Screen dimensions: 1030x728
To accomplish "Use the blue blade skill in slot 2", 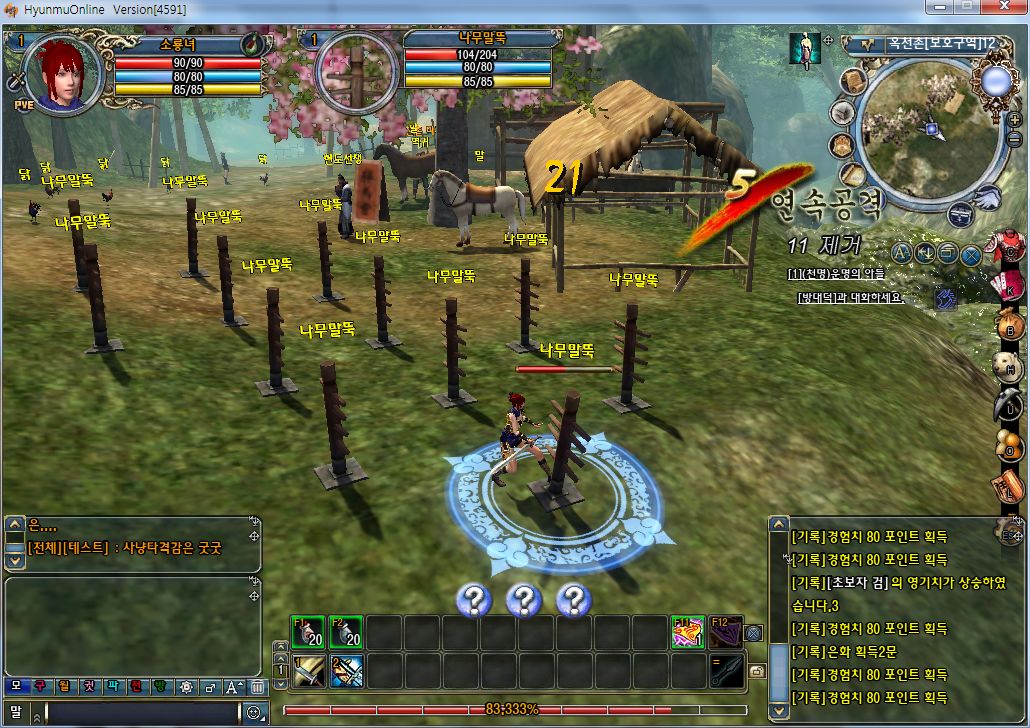I will 346,671.
